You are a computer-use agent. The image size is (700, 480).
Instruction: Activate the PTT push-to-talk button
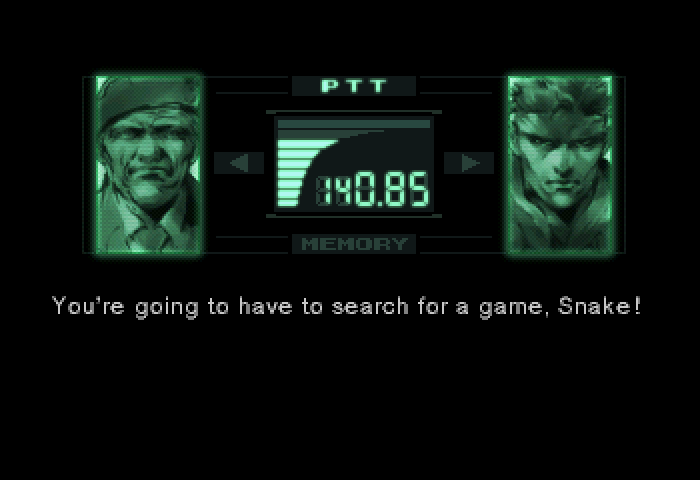click(x=353, y=86)
